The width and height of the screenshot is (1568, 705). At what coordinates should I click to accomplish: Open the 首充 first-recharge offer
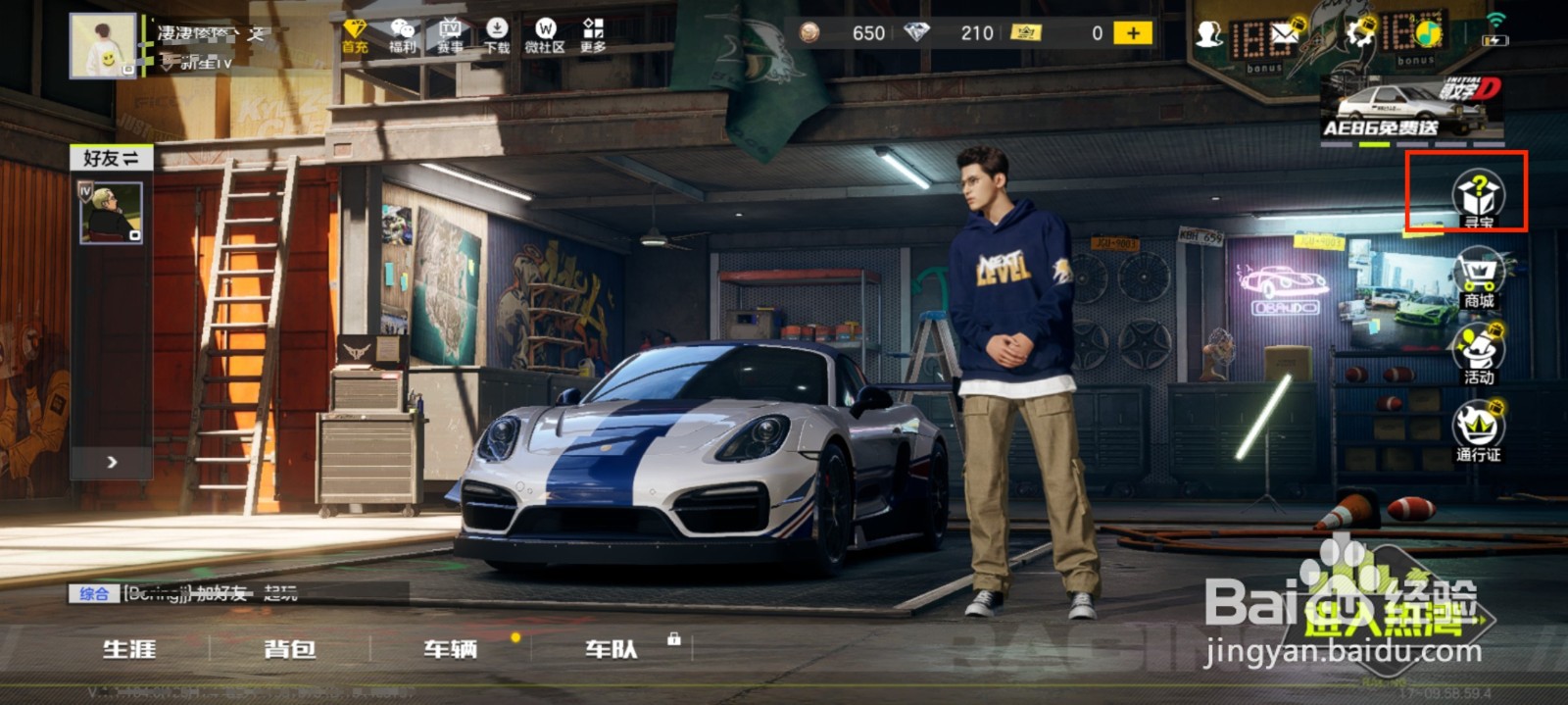point(354,35)
